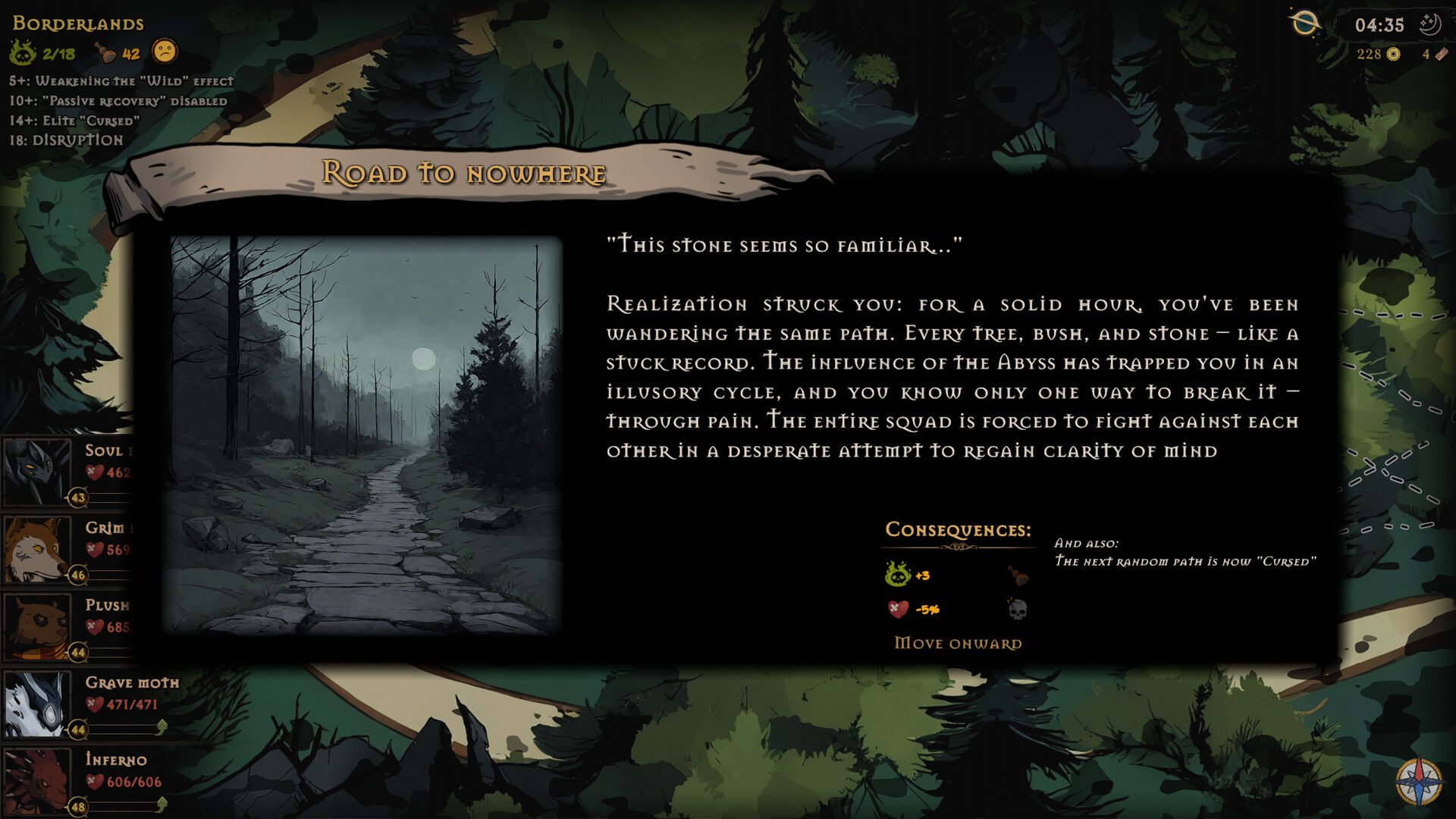1456x819 pixels.
Task: Select the Inferno dragon portrait
Action: pyautogui.click(x=36, y=780)
